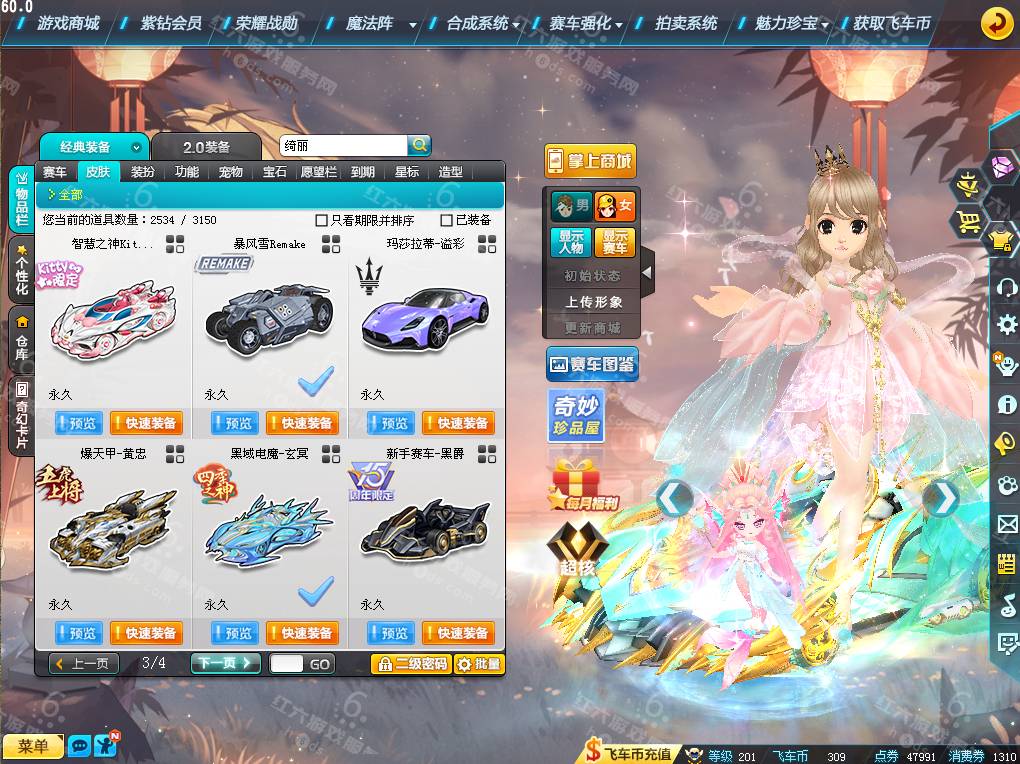This screenshot has width=1020, height=764.
Task: Open the 拍卖系统 auction system
Action: coord(685,23)
